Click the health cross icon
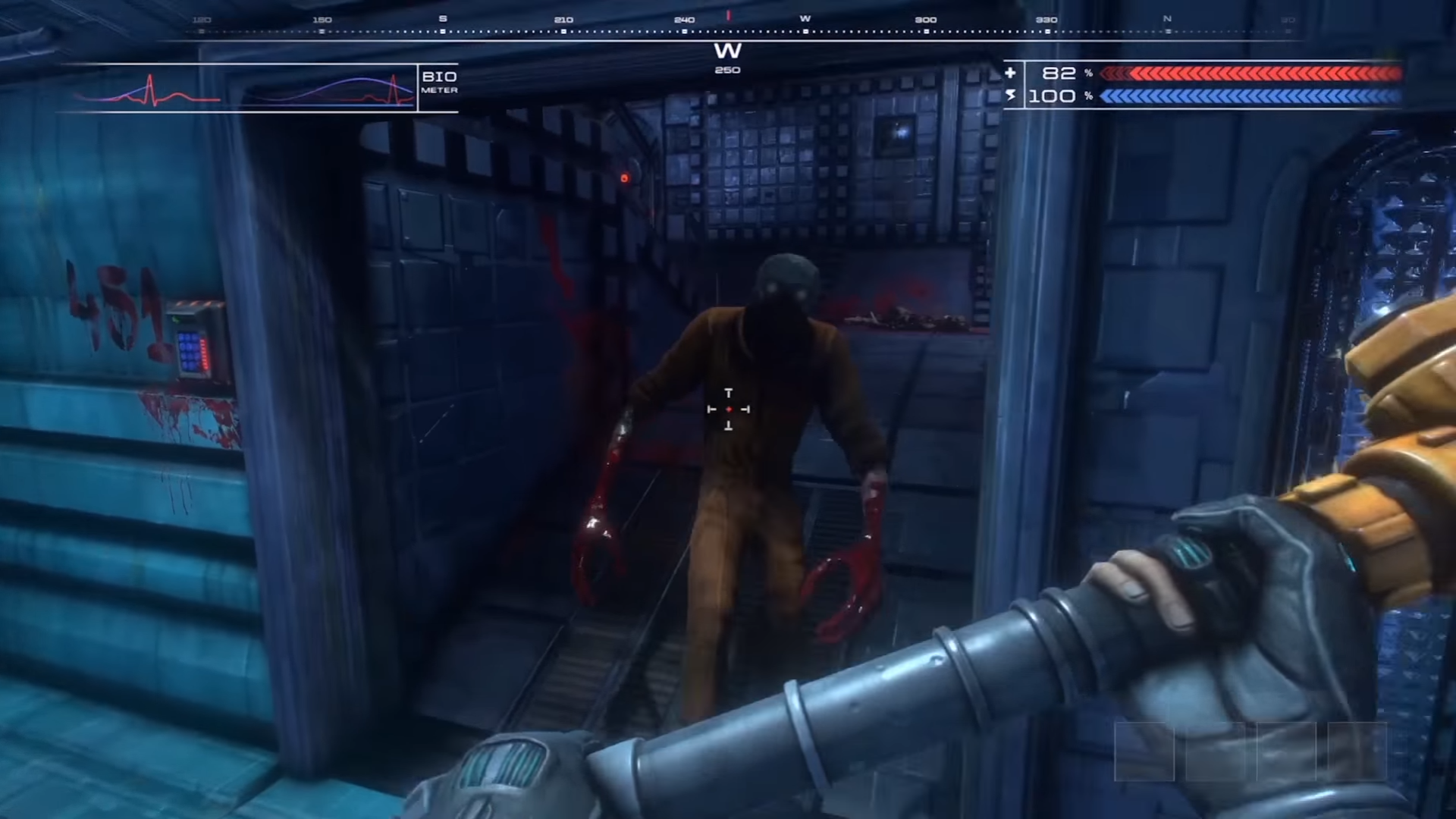Viewport: 1456px width, 819px height. (x=1011, y=73)
